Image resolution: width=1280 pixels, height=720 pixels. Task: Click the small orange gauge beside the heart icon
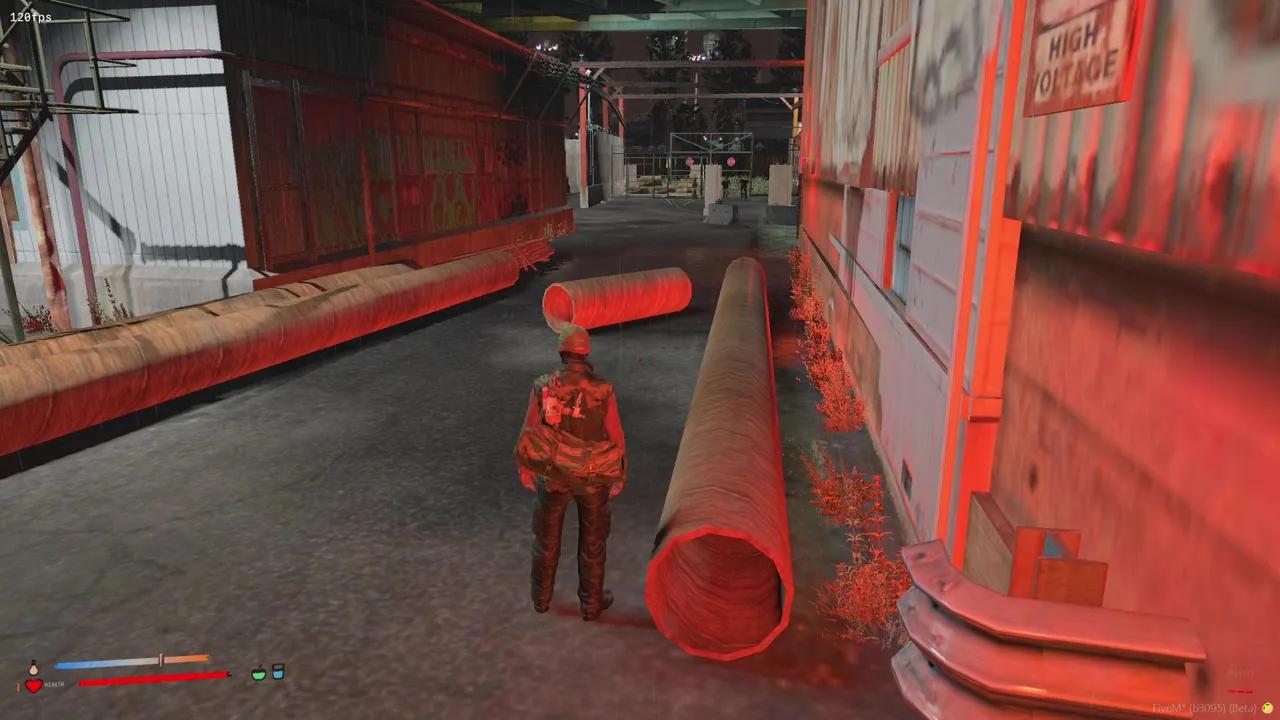[19, 685]
